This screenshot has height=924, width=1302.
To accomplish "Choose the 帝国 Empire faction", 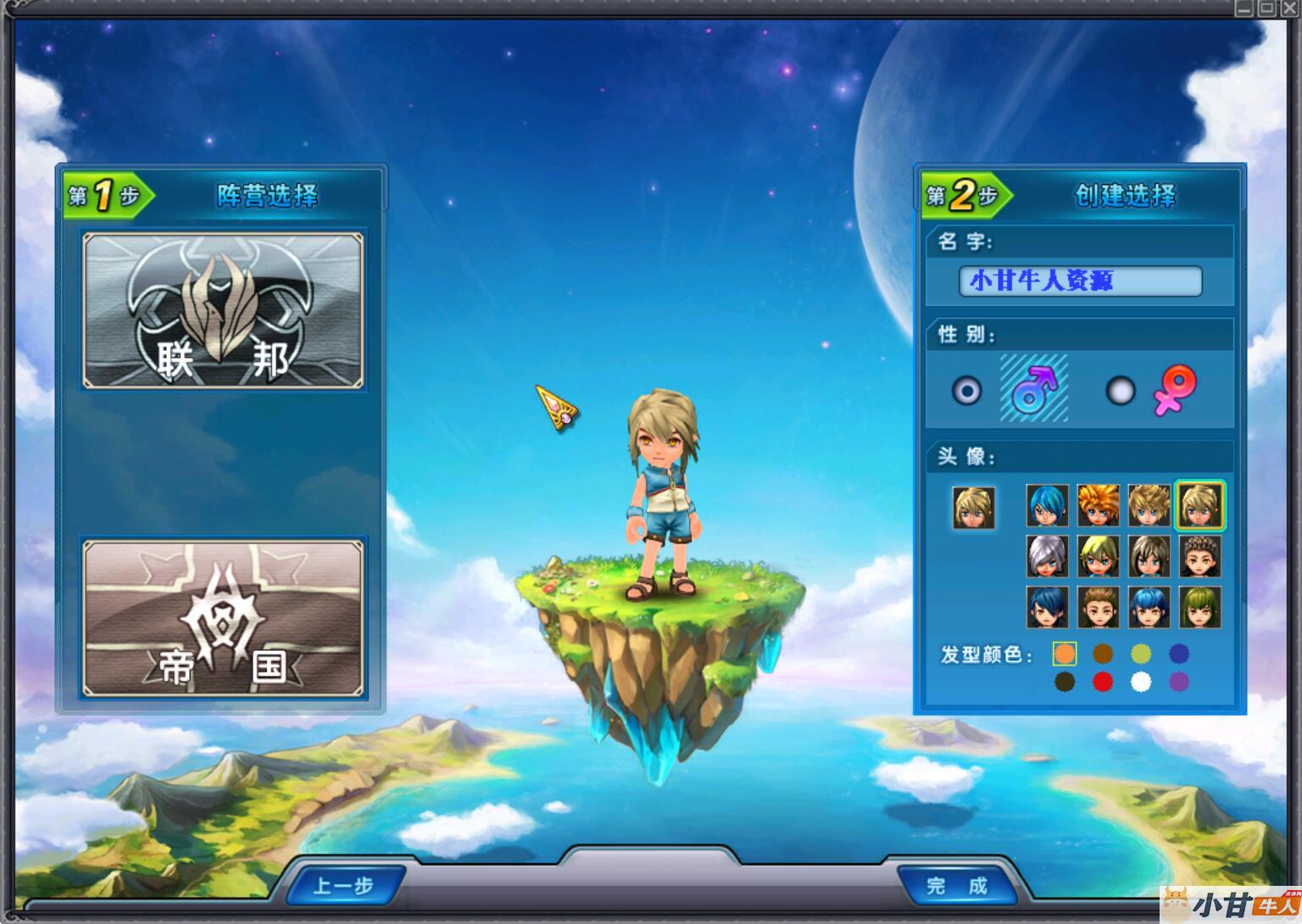I will coord(223,618).
